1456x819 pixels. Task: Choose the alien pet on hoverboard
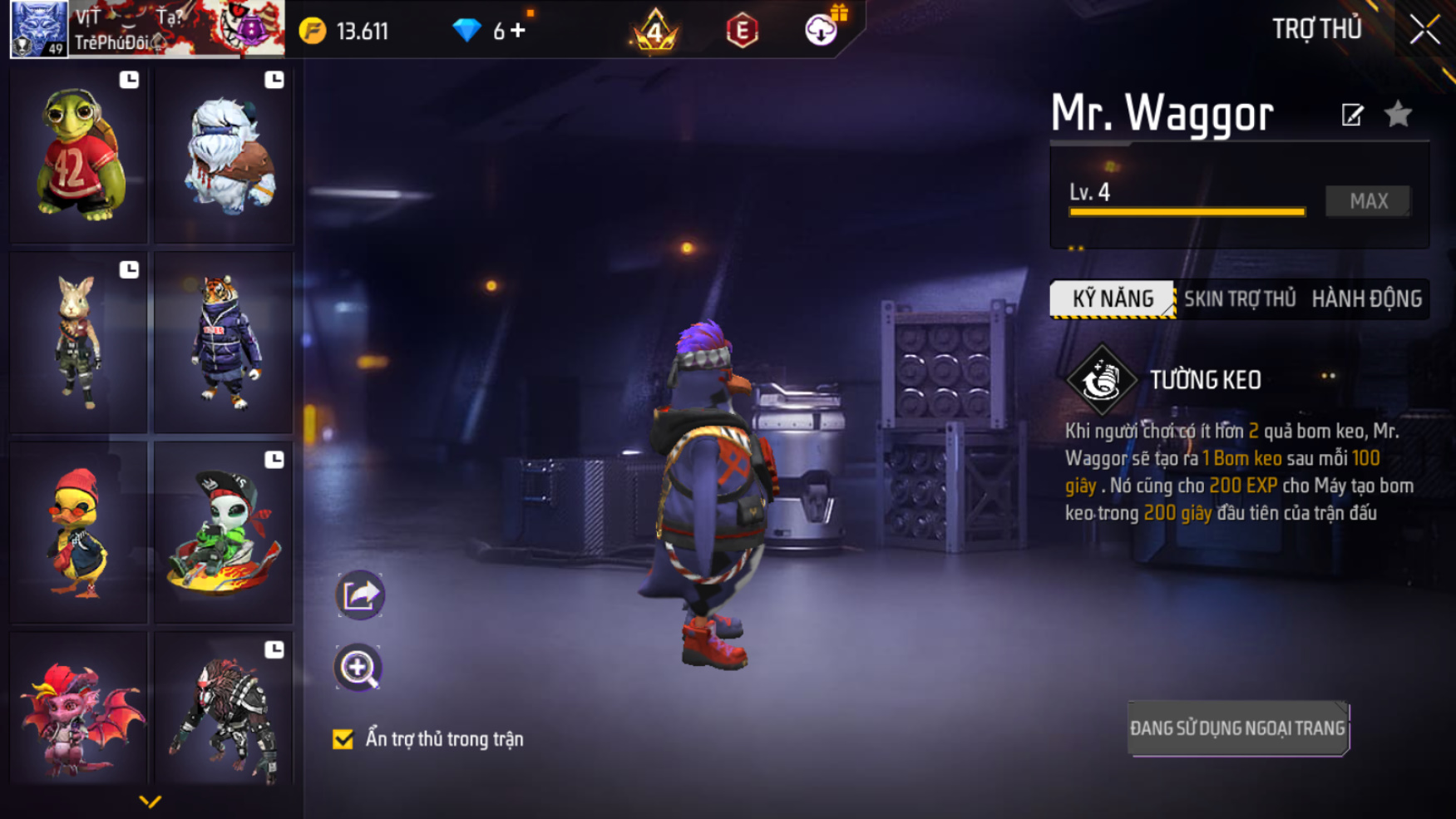[225, 532]
